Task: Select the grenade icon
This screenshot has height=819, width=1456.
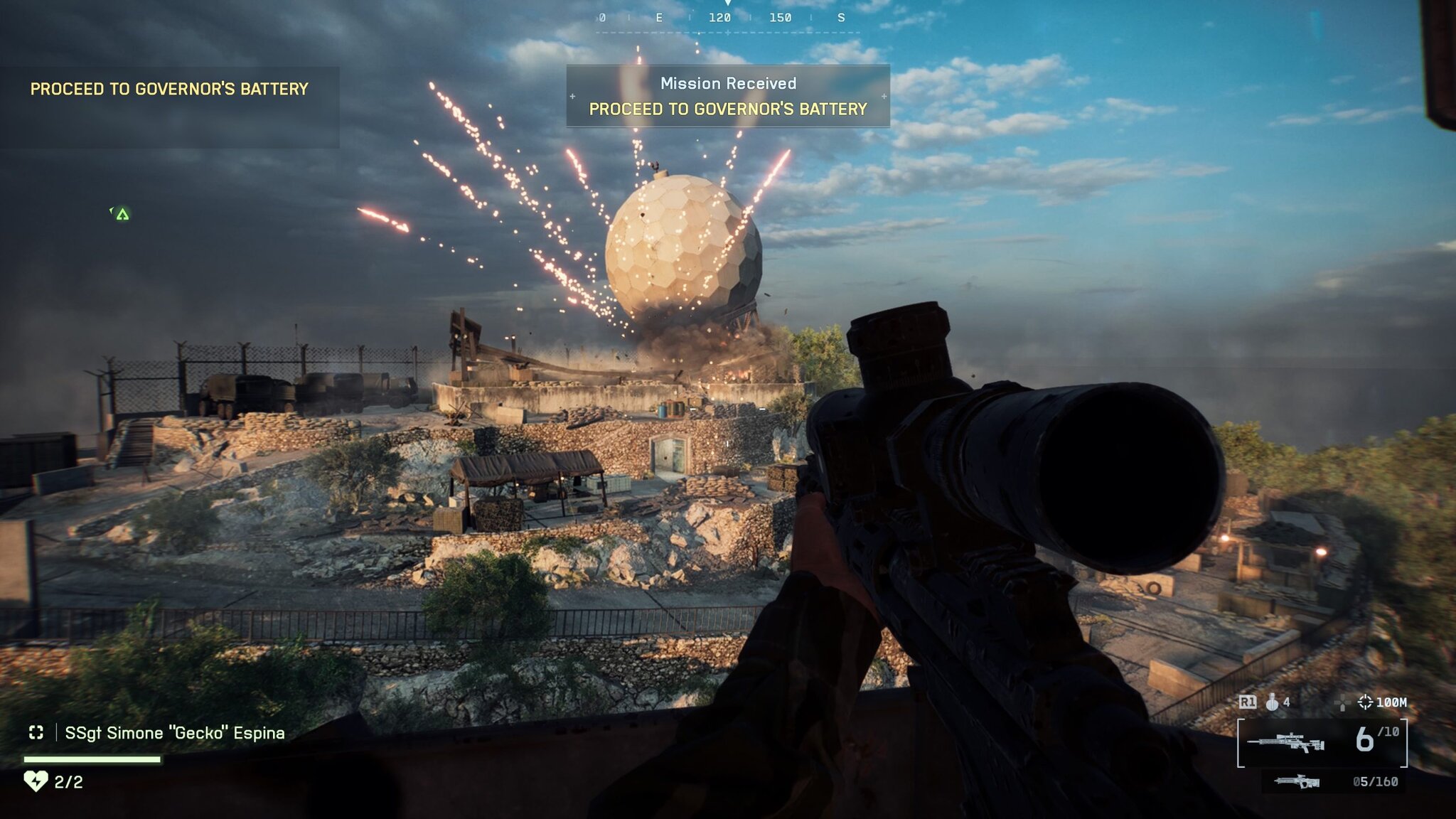Action: coord(1273,702)
